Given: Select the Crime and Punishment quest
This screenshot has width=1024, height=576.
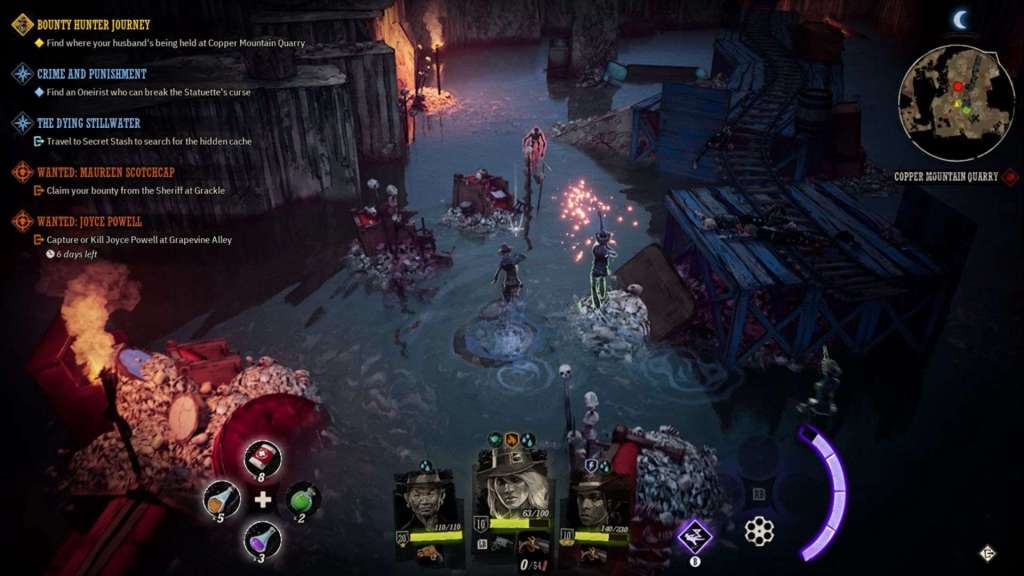Looking at the screenshot, I should coord(91,74).
